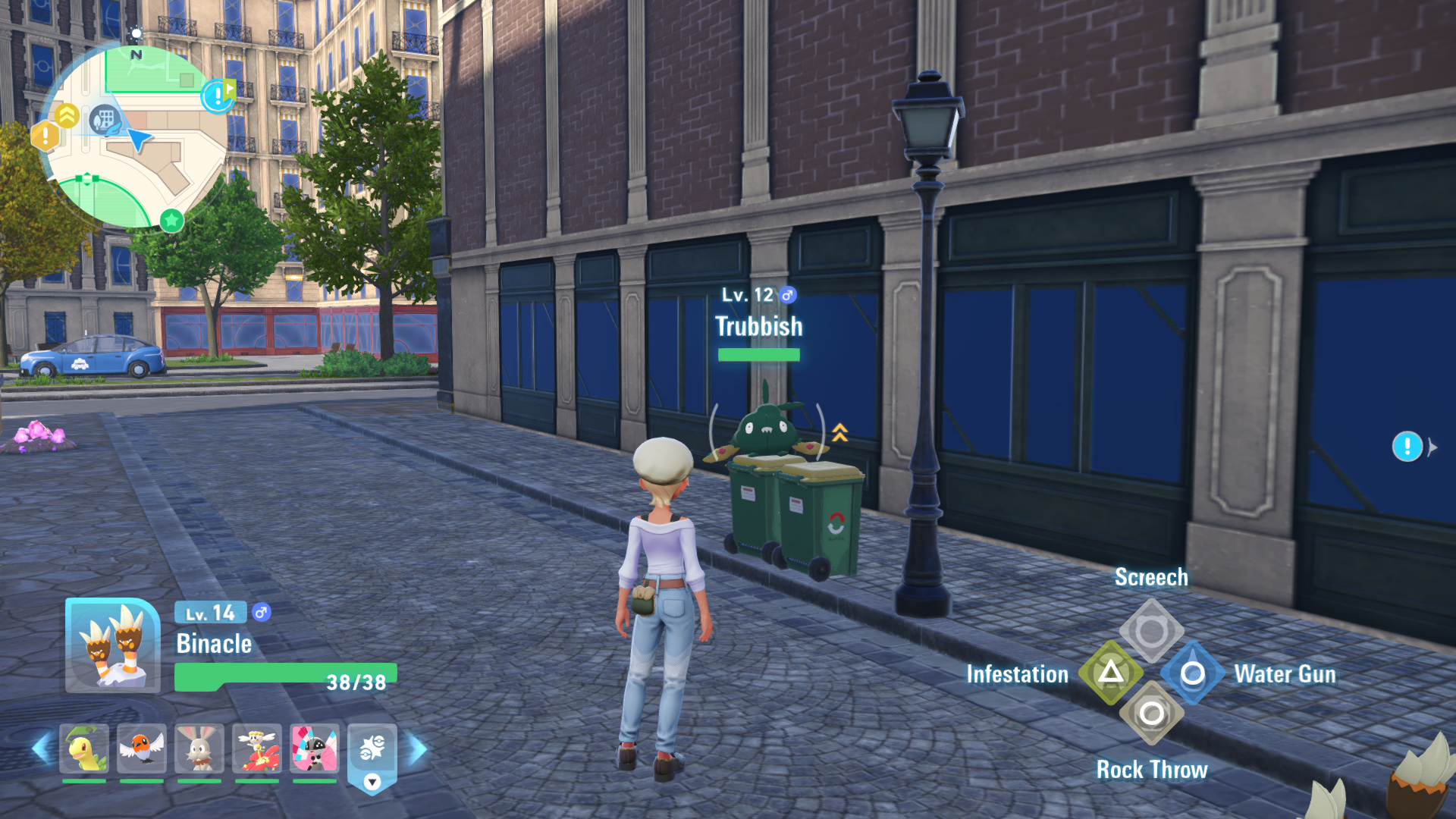Click the blue flagged exclamation minimap marker
Viewport: 1456px width, 819px height.
tap(218, 96)
